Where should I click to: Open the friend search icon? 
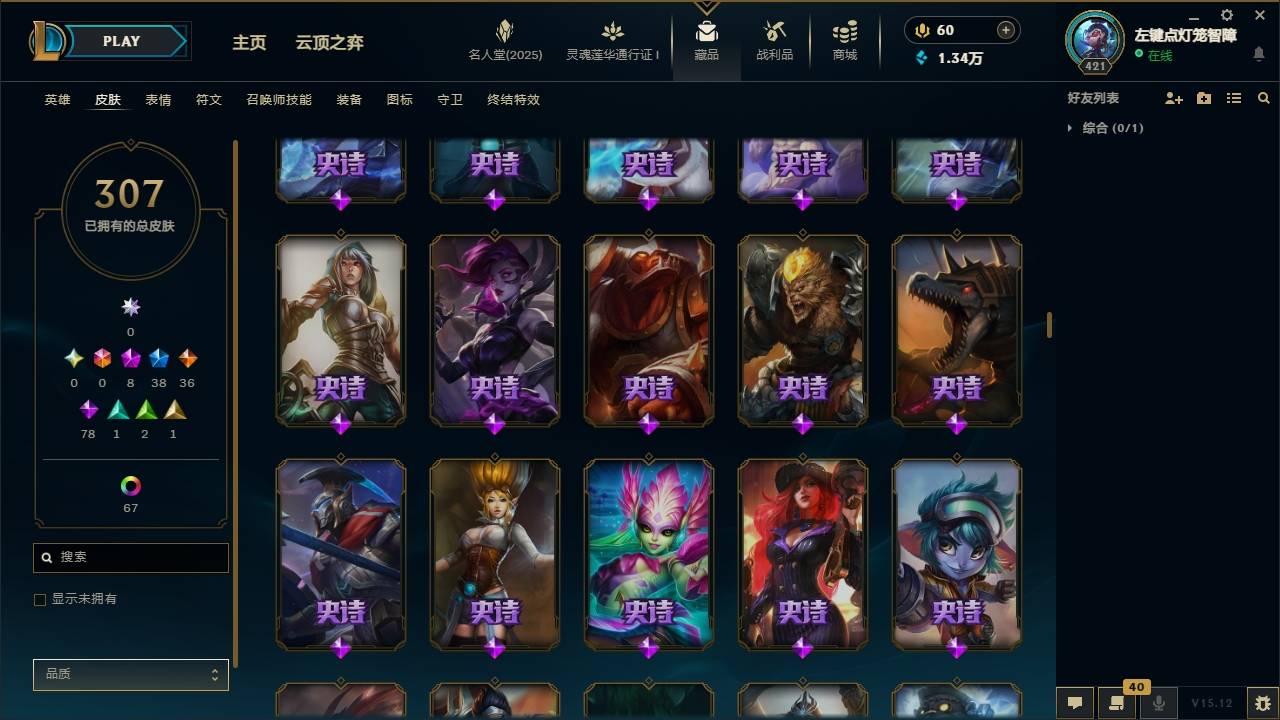pos(1264,98)
